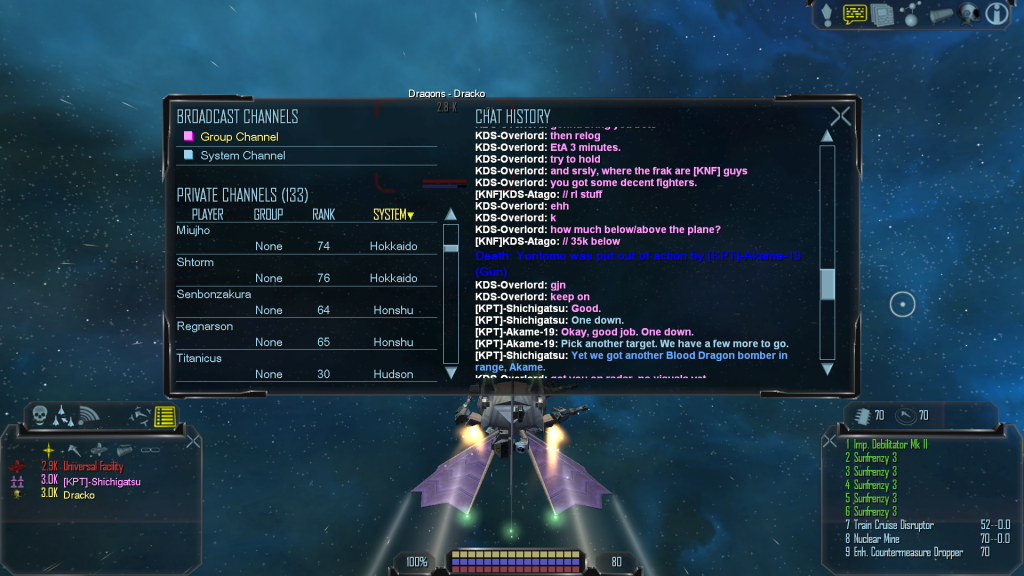
Task: Open private channel with Shtorm
Action: 194,263
